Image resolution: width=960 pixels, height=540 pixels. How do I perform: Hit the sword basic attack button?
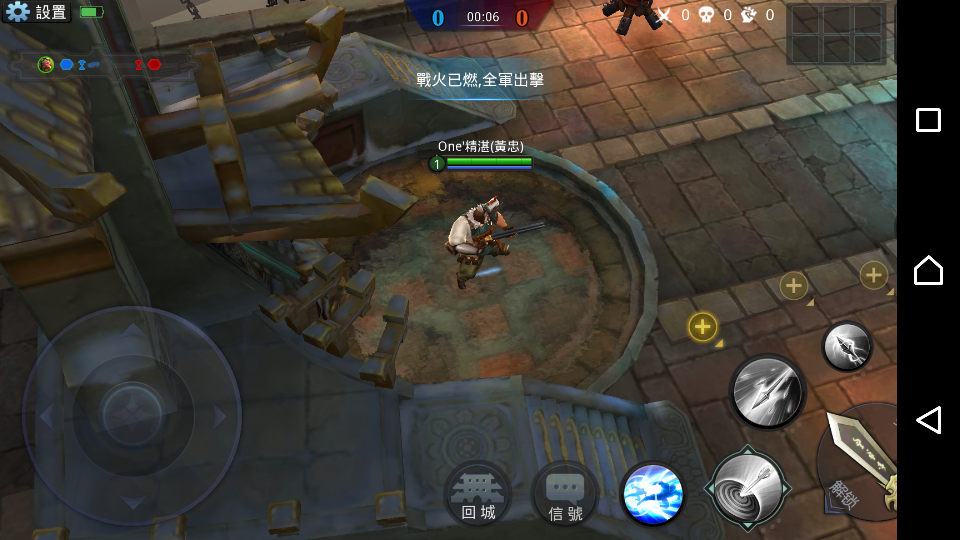pos(860,460)
